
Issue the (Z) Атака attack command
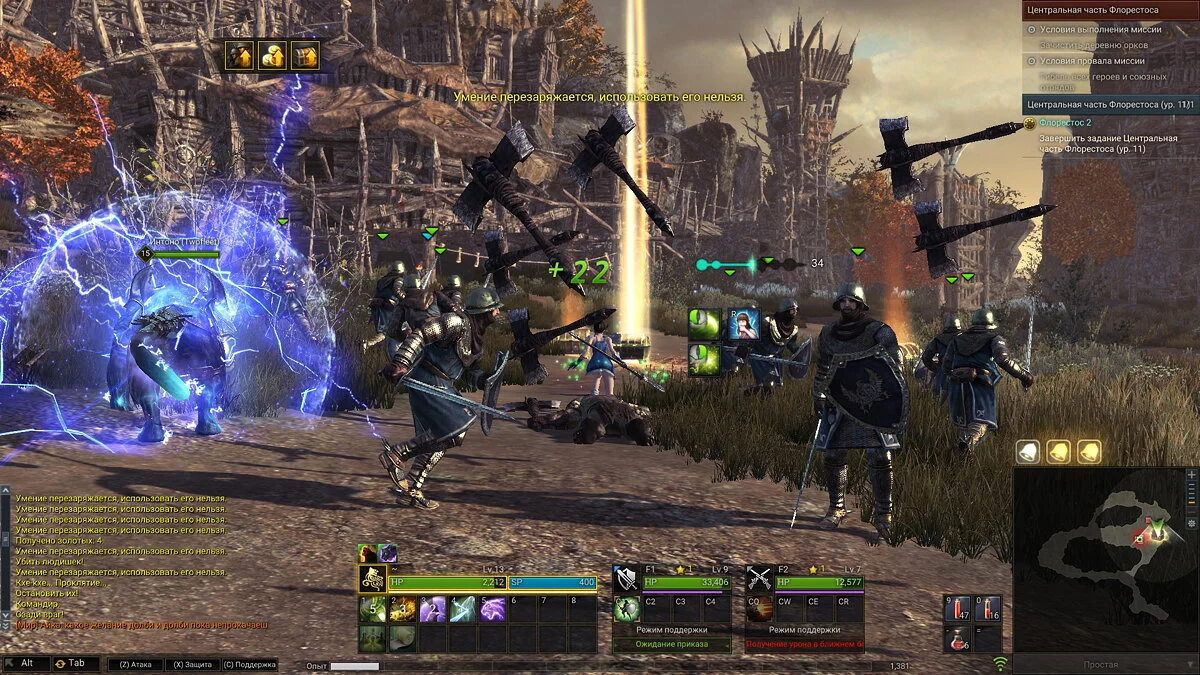[135, 664]
